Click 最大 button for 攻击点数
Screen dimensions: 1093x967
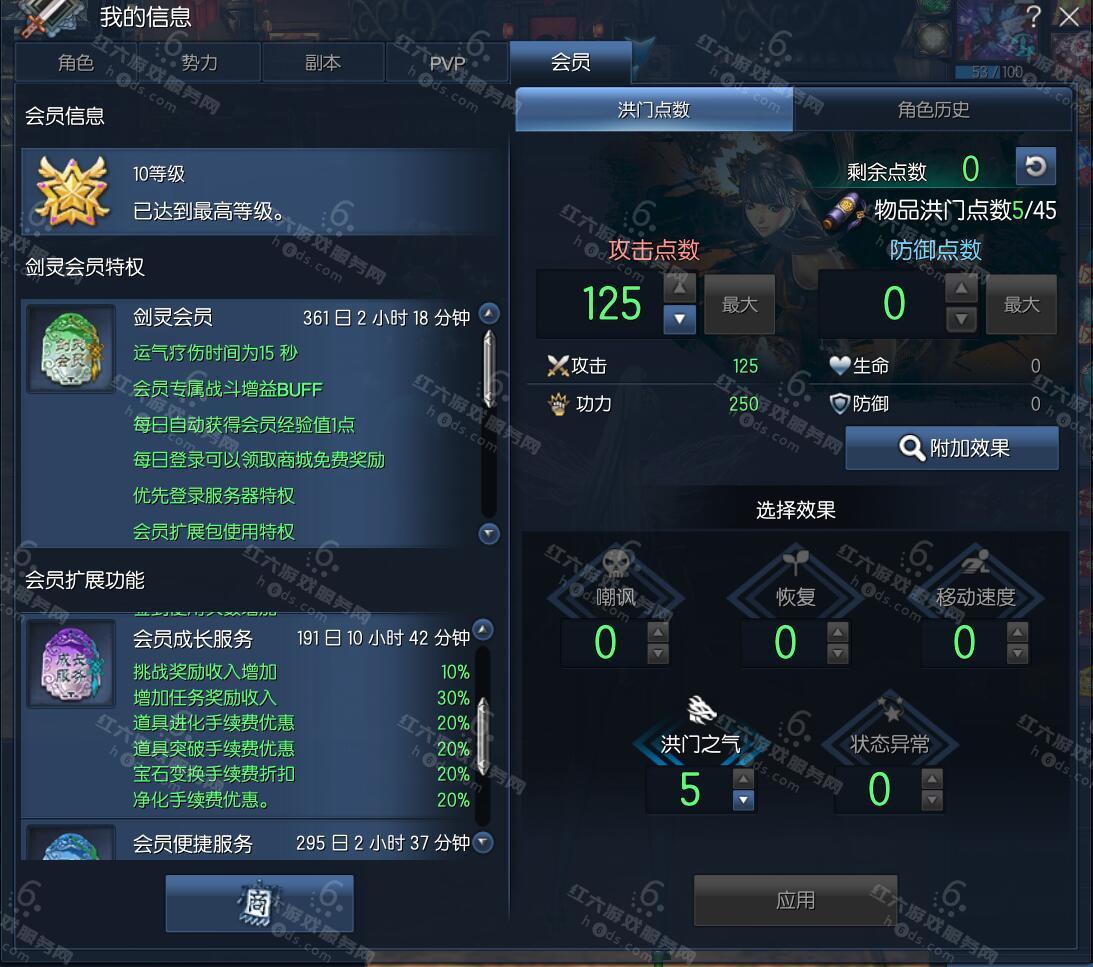point(740,305)
